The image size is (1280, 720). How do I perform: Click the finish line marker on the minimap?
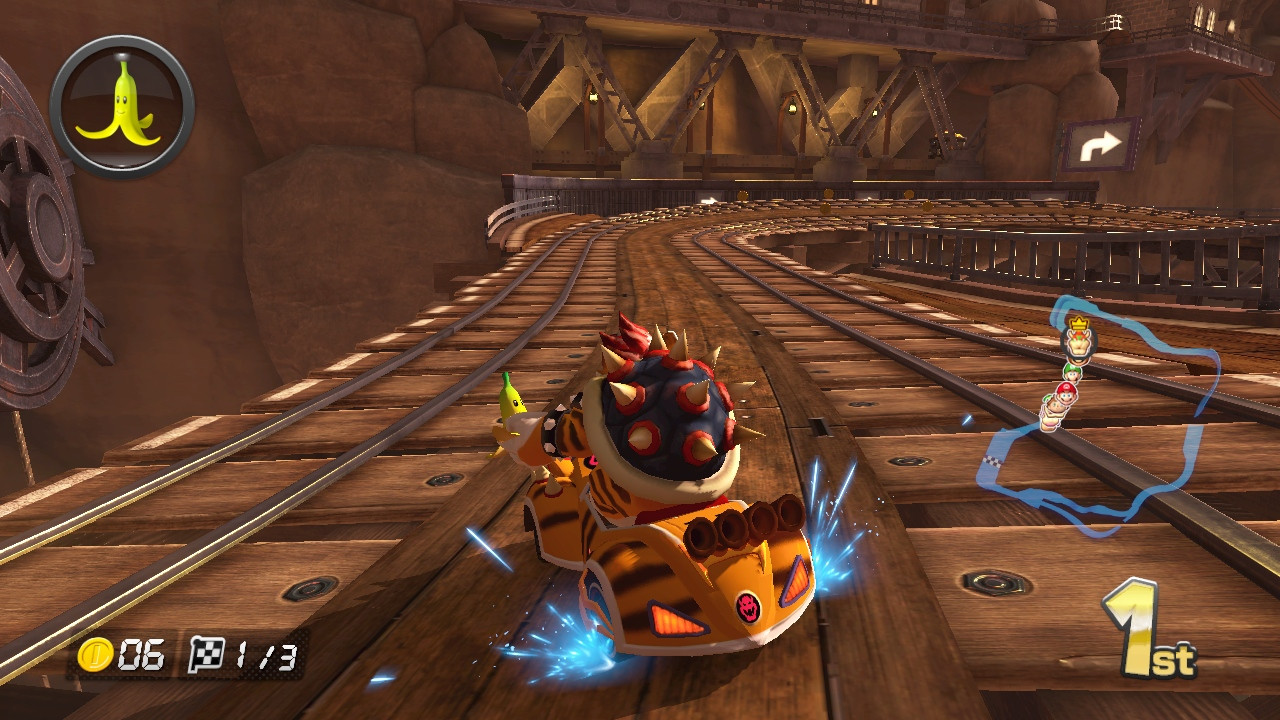[994, 460]
